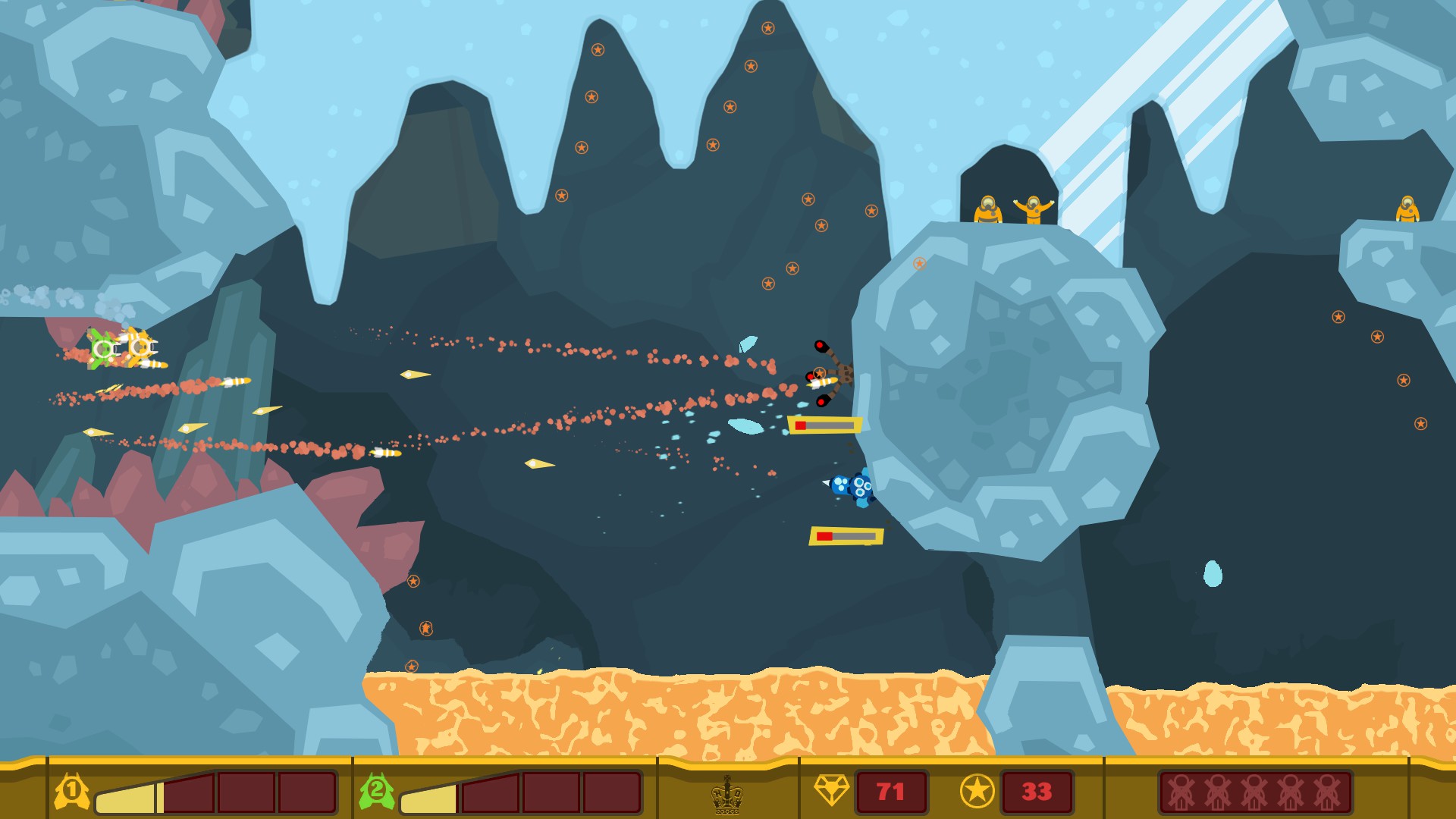Click the waving survivor on the cliff ledge

pyautogui.click(x=1035, y=209)
